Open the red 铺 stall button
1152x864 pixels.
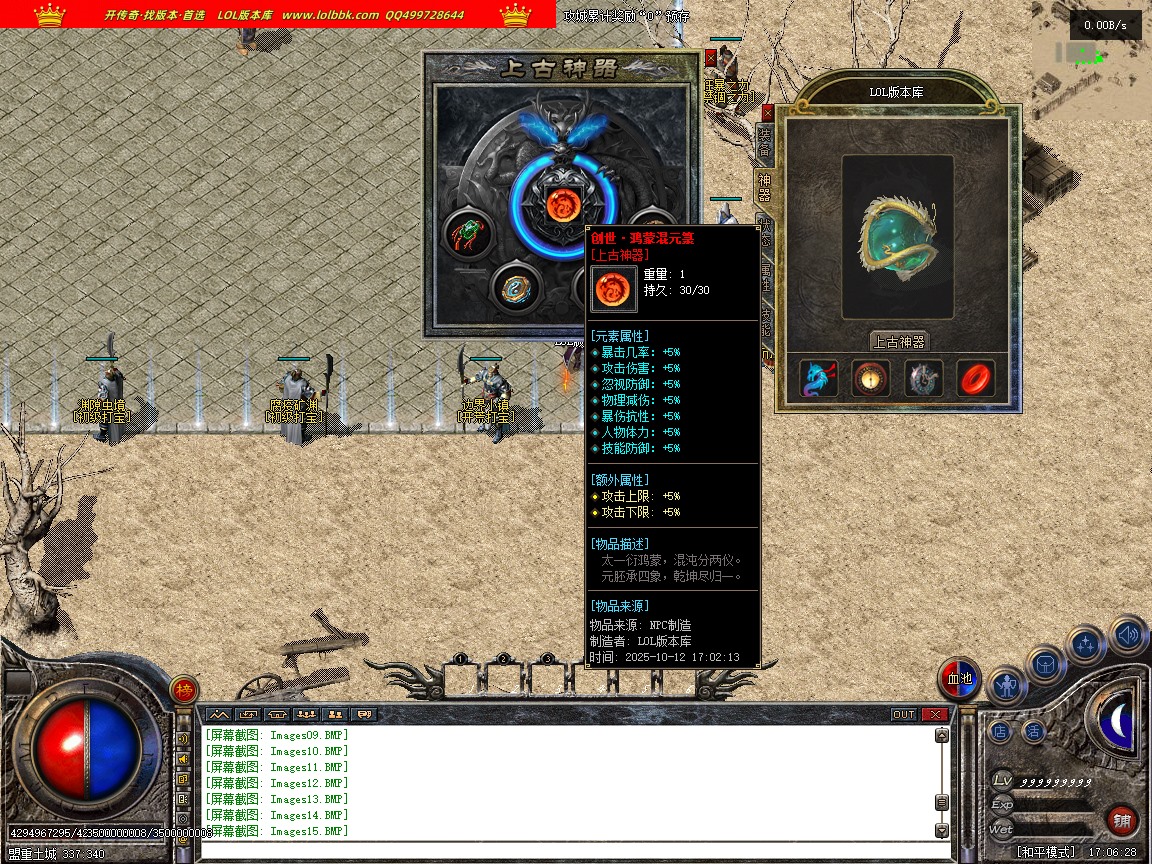coord(1122,821)
